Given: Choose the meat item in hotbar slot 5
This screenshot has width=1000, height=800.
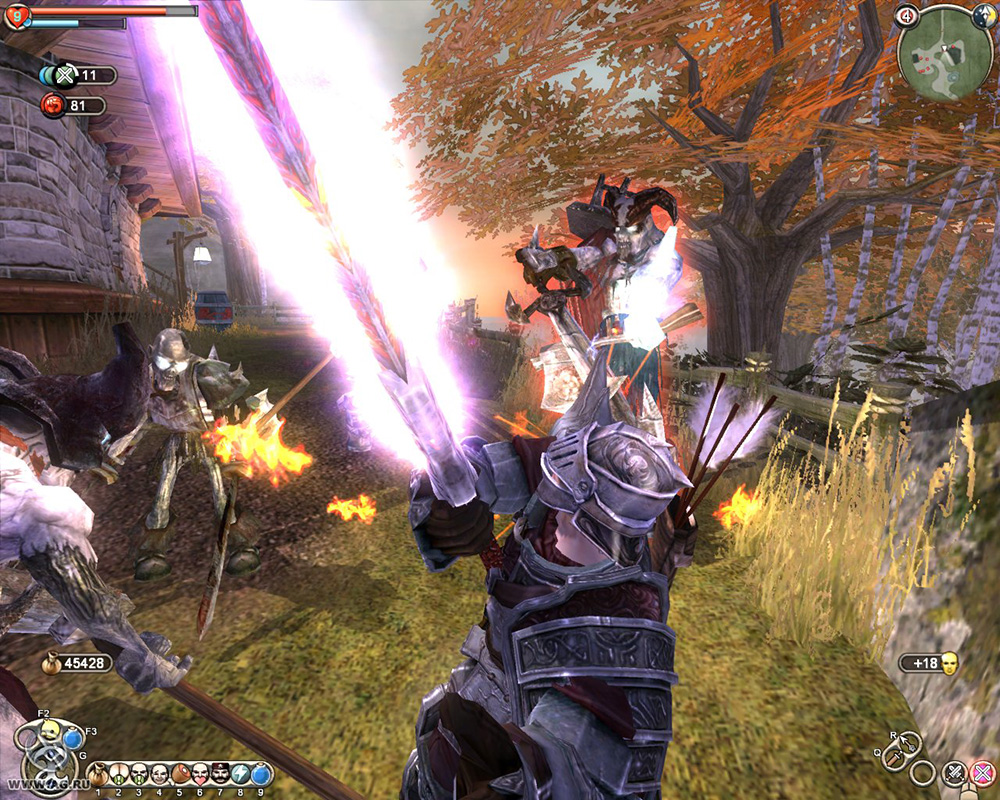Looking at the screenshot, I should click(179, 774).
